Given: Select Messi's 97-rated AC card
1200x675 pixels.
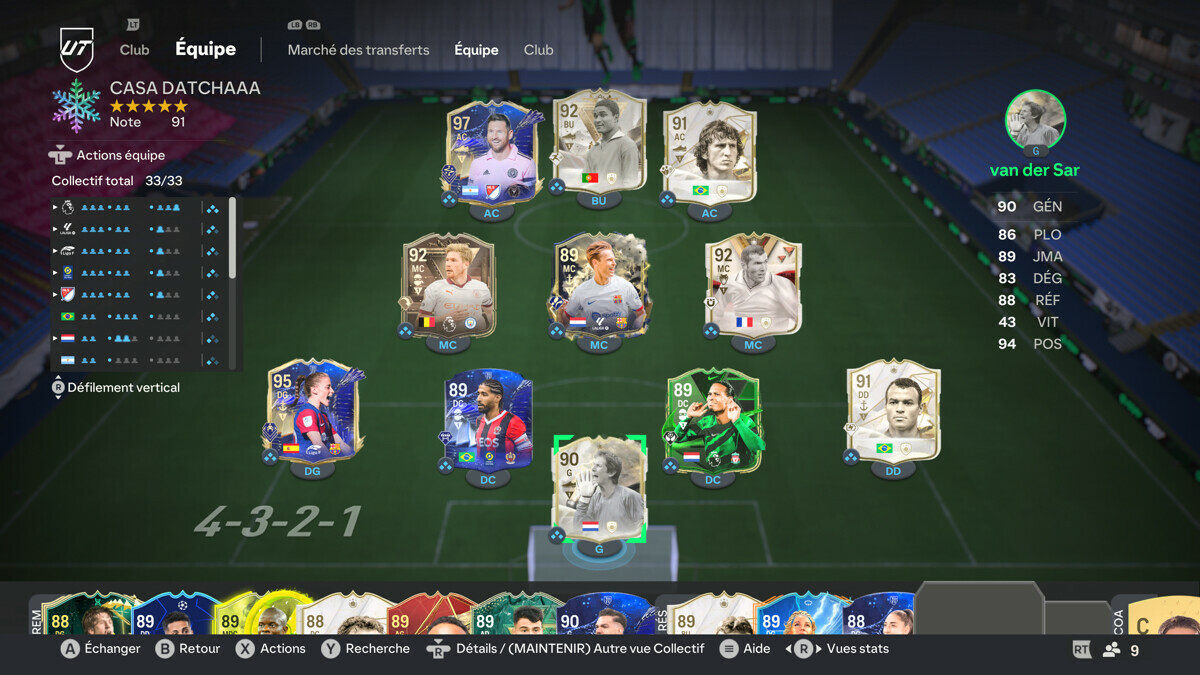Looking at the screenshot, I should (x=491, y=150).
